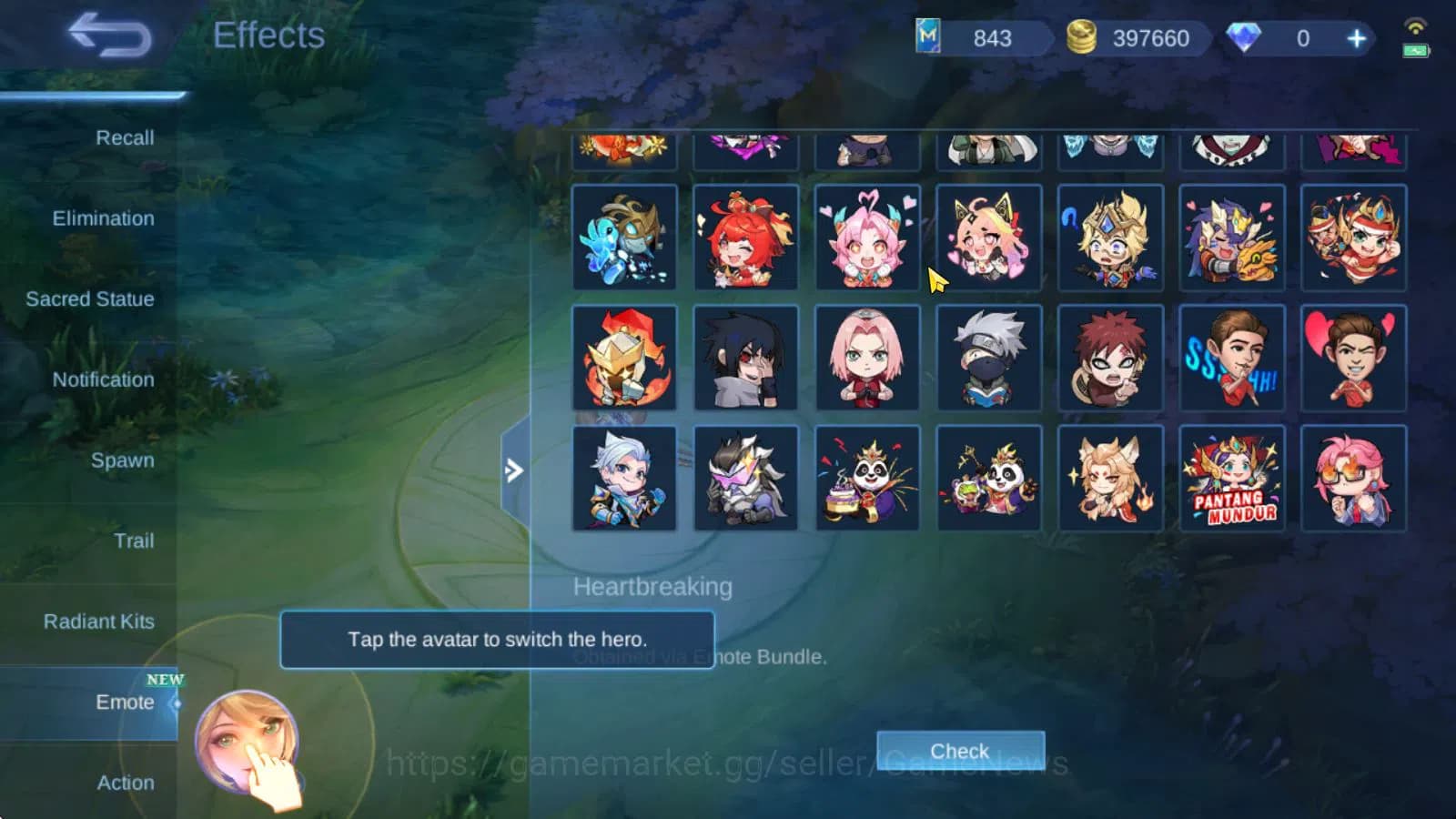Select the Sakura emote

[868, 359]
